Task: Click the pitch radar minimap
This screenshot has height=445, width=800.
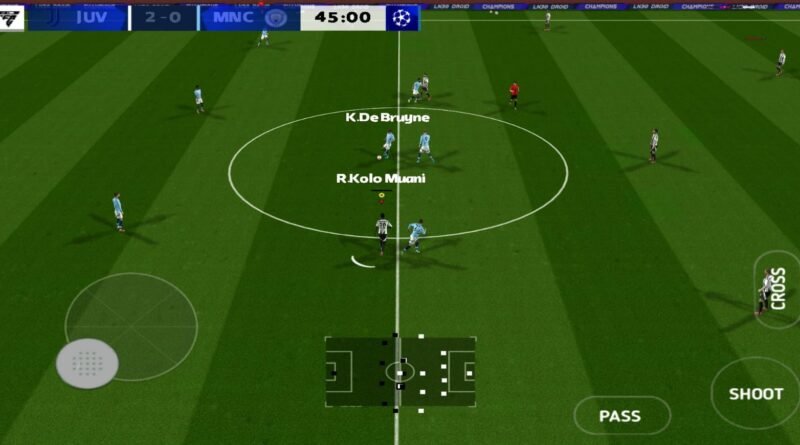Action: click(x=400, y=371)
